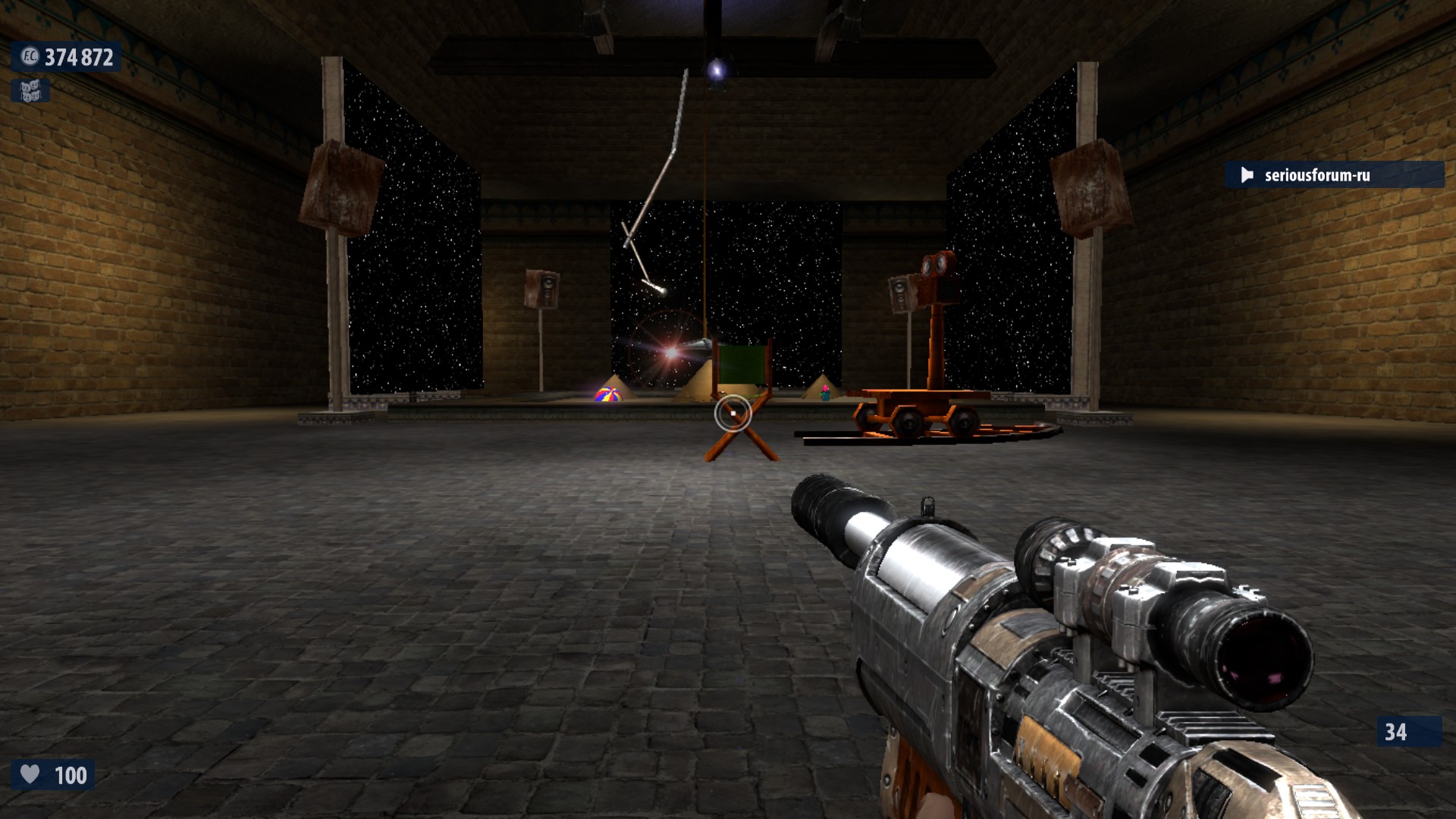
Task: Click the four faces icon under the score
Action: (x=30, y=91)
